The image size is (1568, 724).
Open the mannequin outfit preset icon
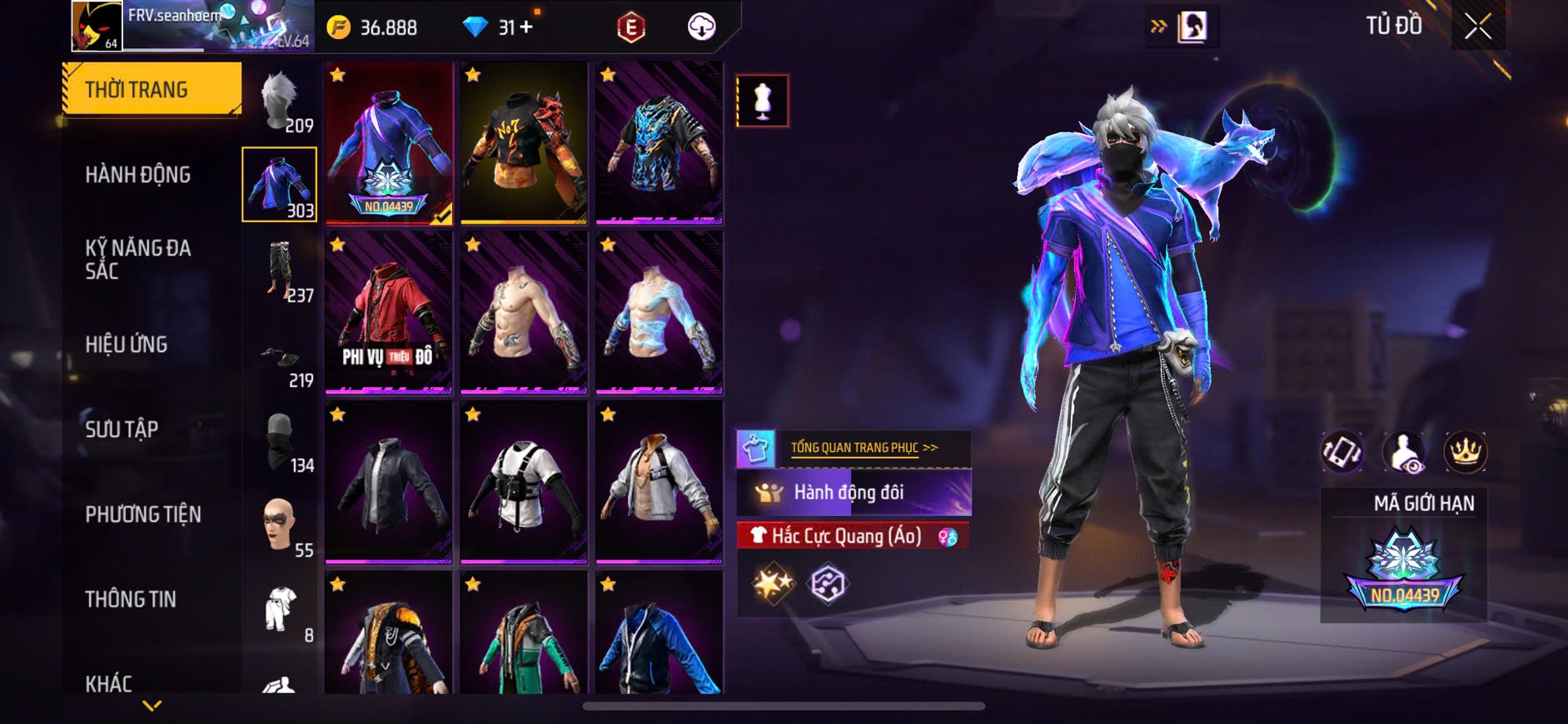[762, 101]
